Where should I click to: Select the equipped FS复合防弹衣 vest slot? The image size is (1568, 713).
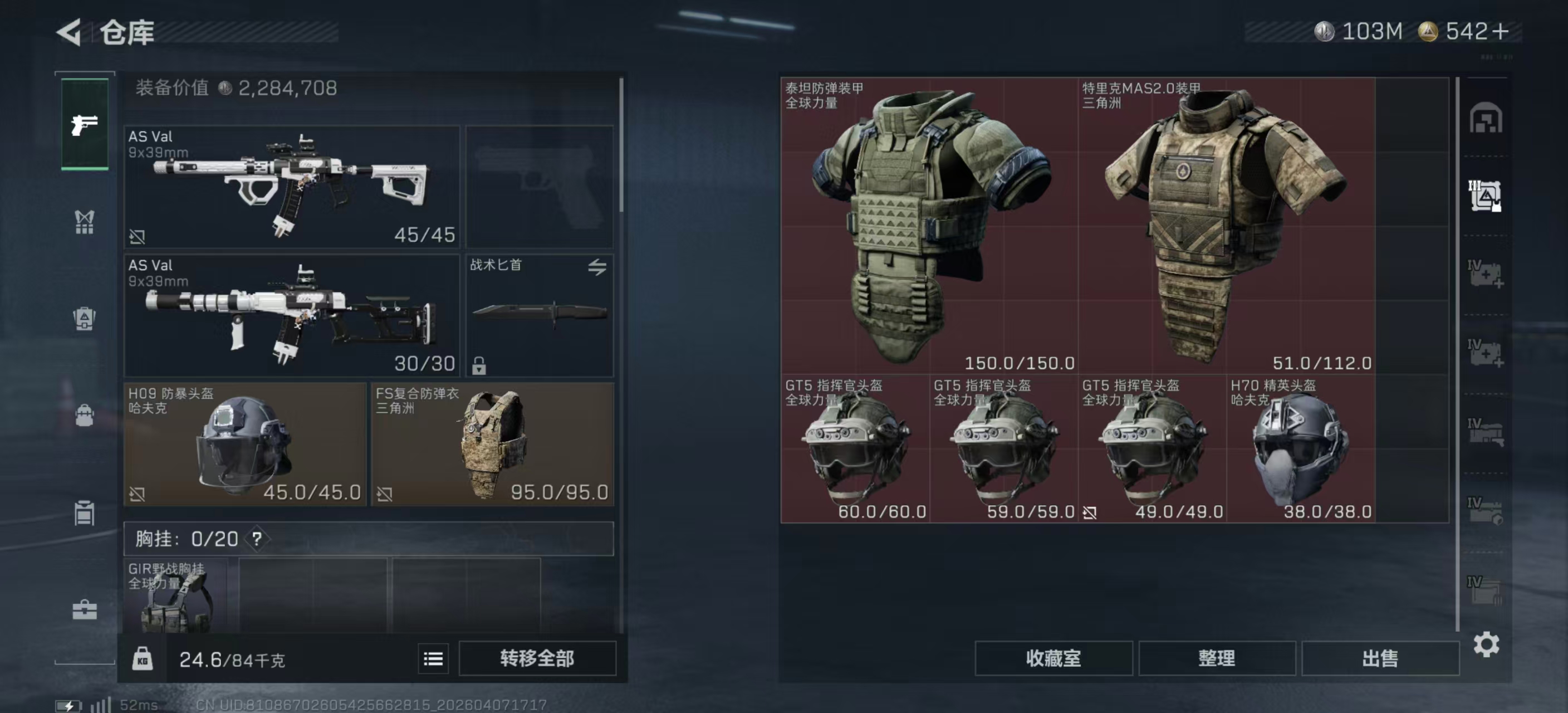coord(492,444)
